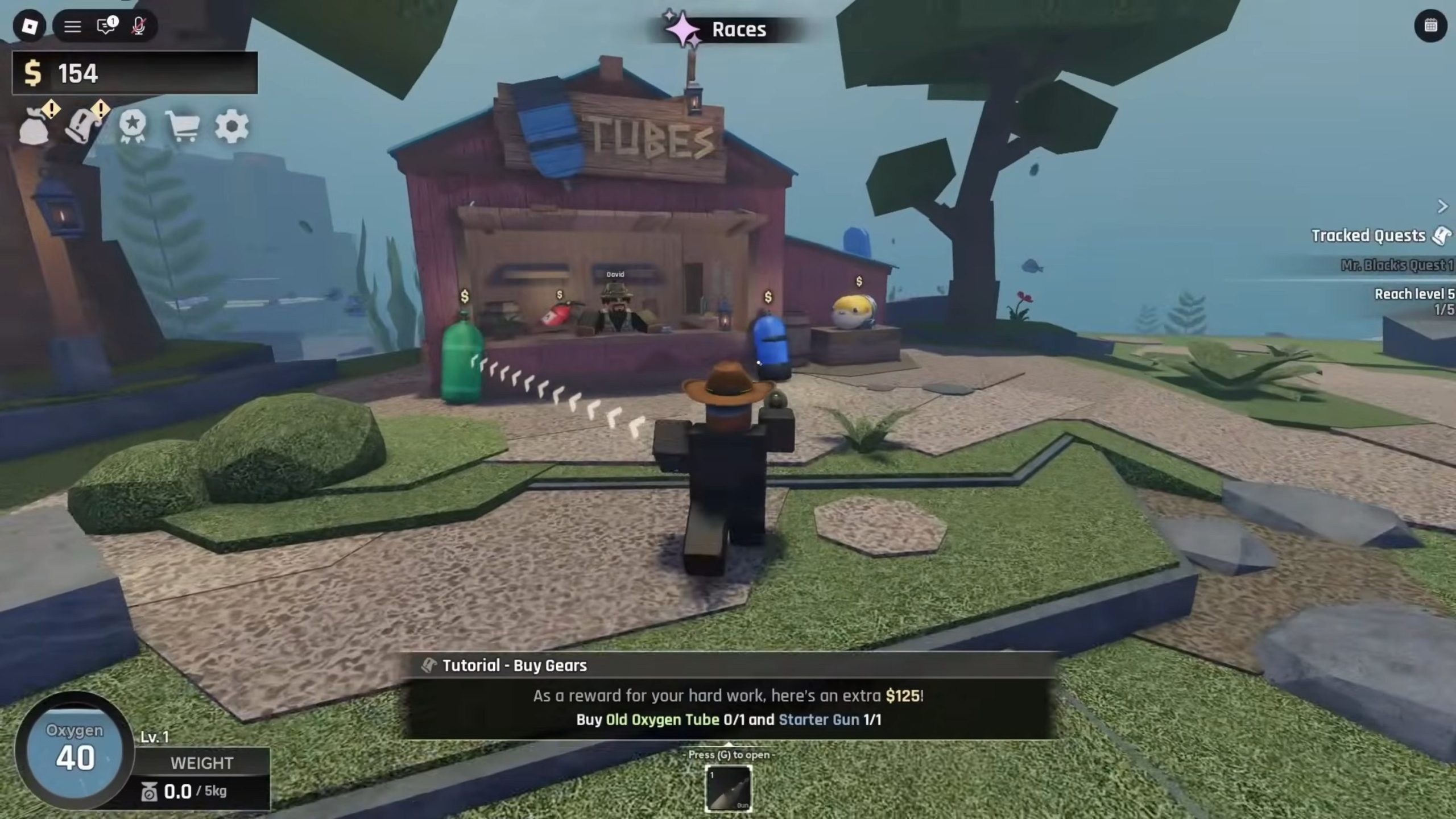Open the calendar icon button
The image size is (1456, 819).
pos(1430,26)
